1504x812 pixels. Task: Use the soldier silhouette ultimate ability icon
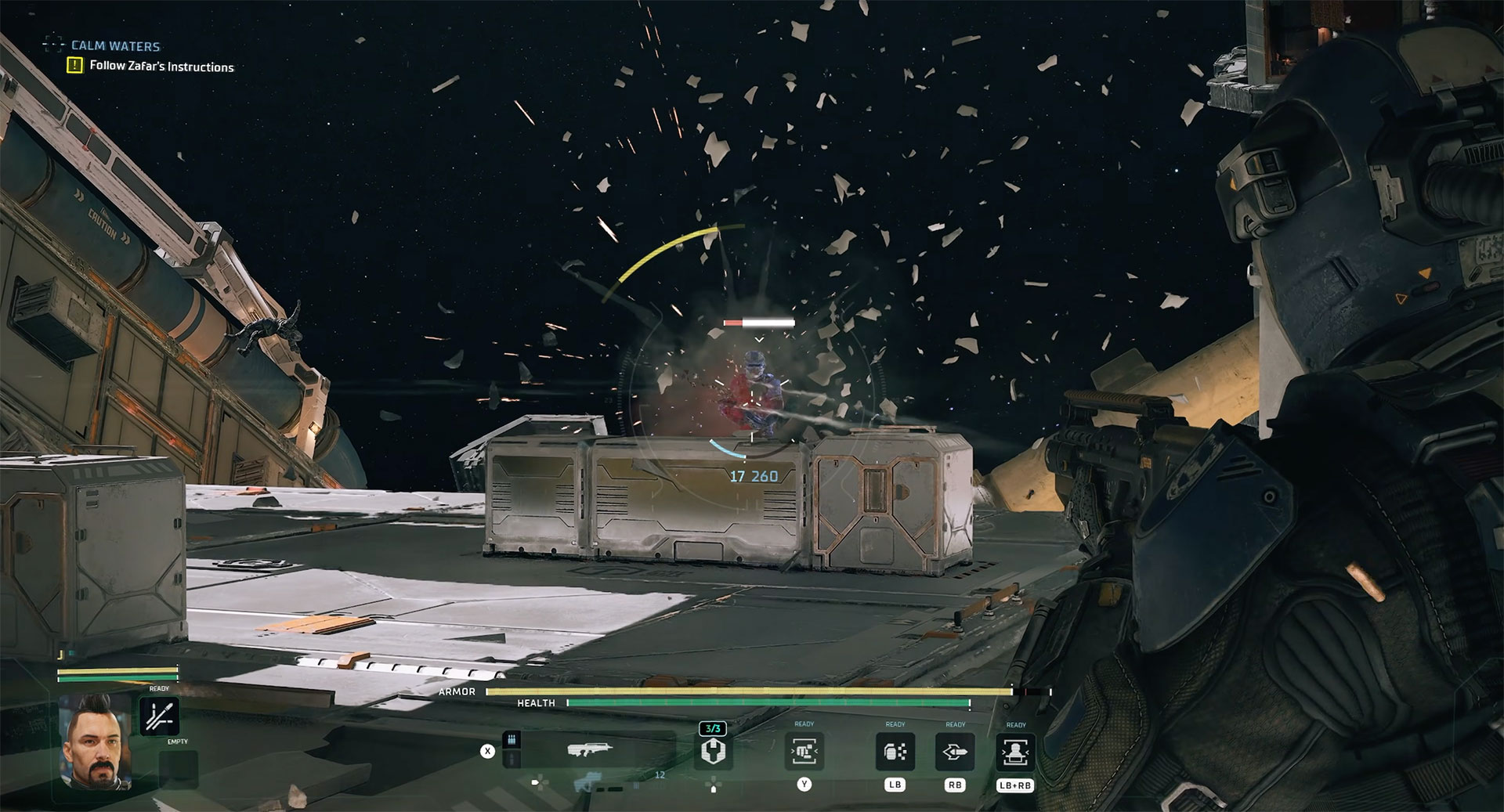(1015, 752)
